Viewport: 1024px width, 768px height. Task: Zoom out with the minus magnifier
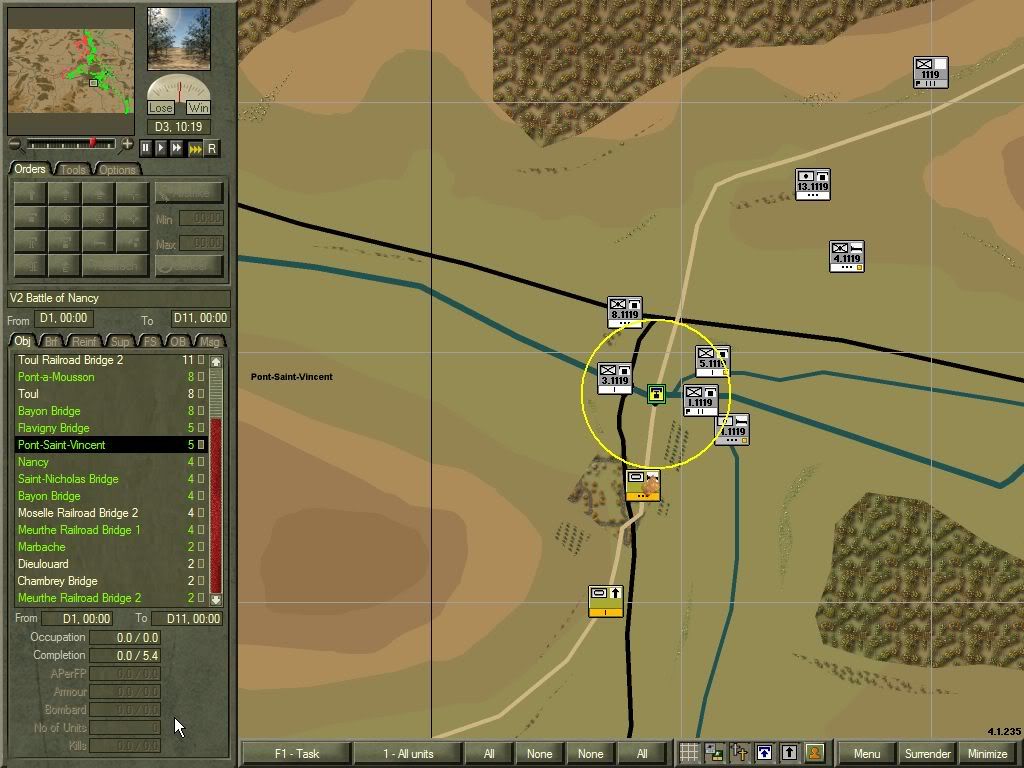pos(15,145)
